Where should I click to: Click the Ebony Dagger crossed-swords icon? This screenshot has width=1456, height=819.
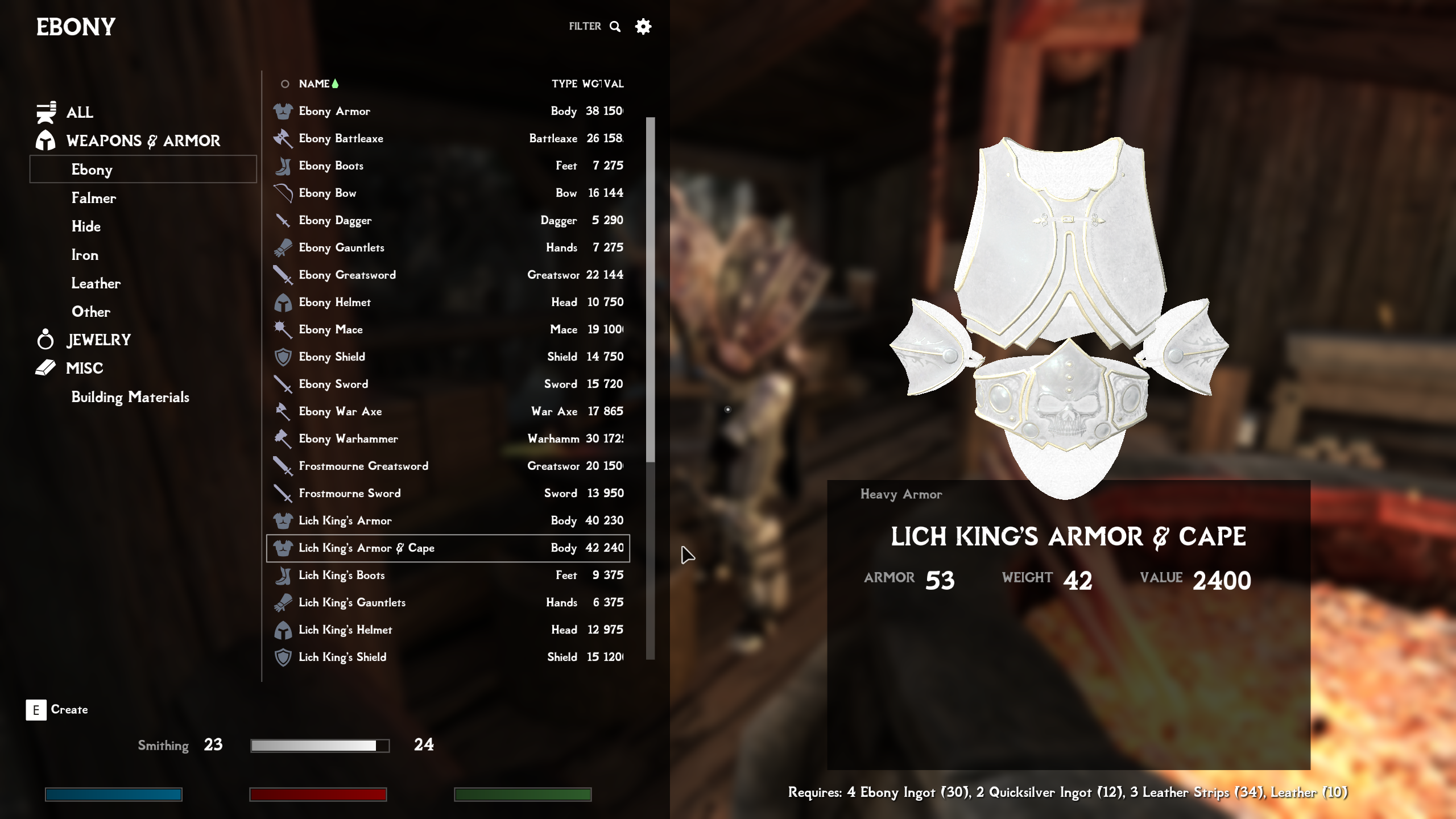coord(283,220)
